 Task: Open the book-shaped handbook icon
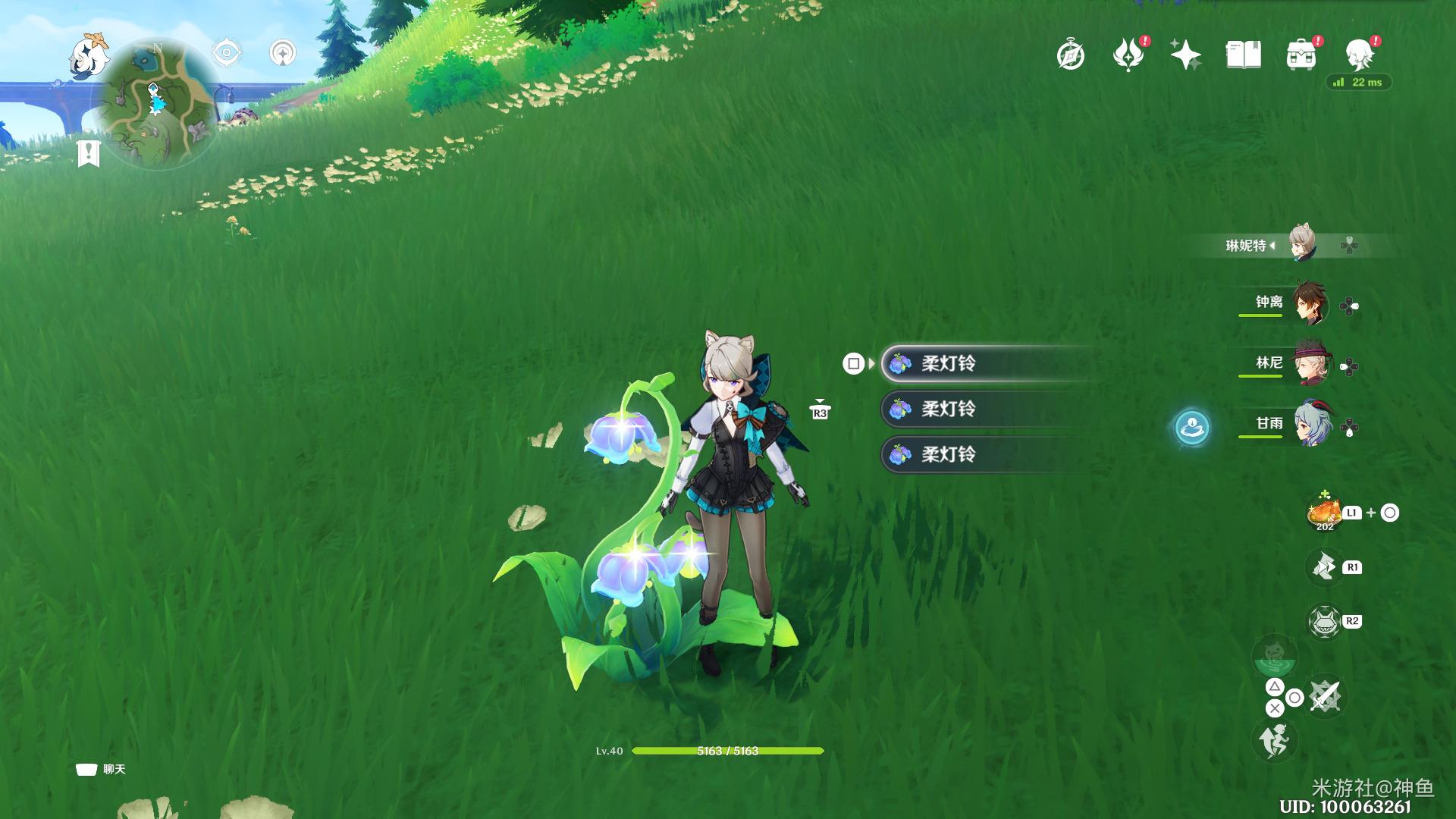point(1243,55)
